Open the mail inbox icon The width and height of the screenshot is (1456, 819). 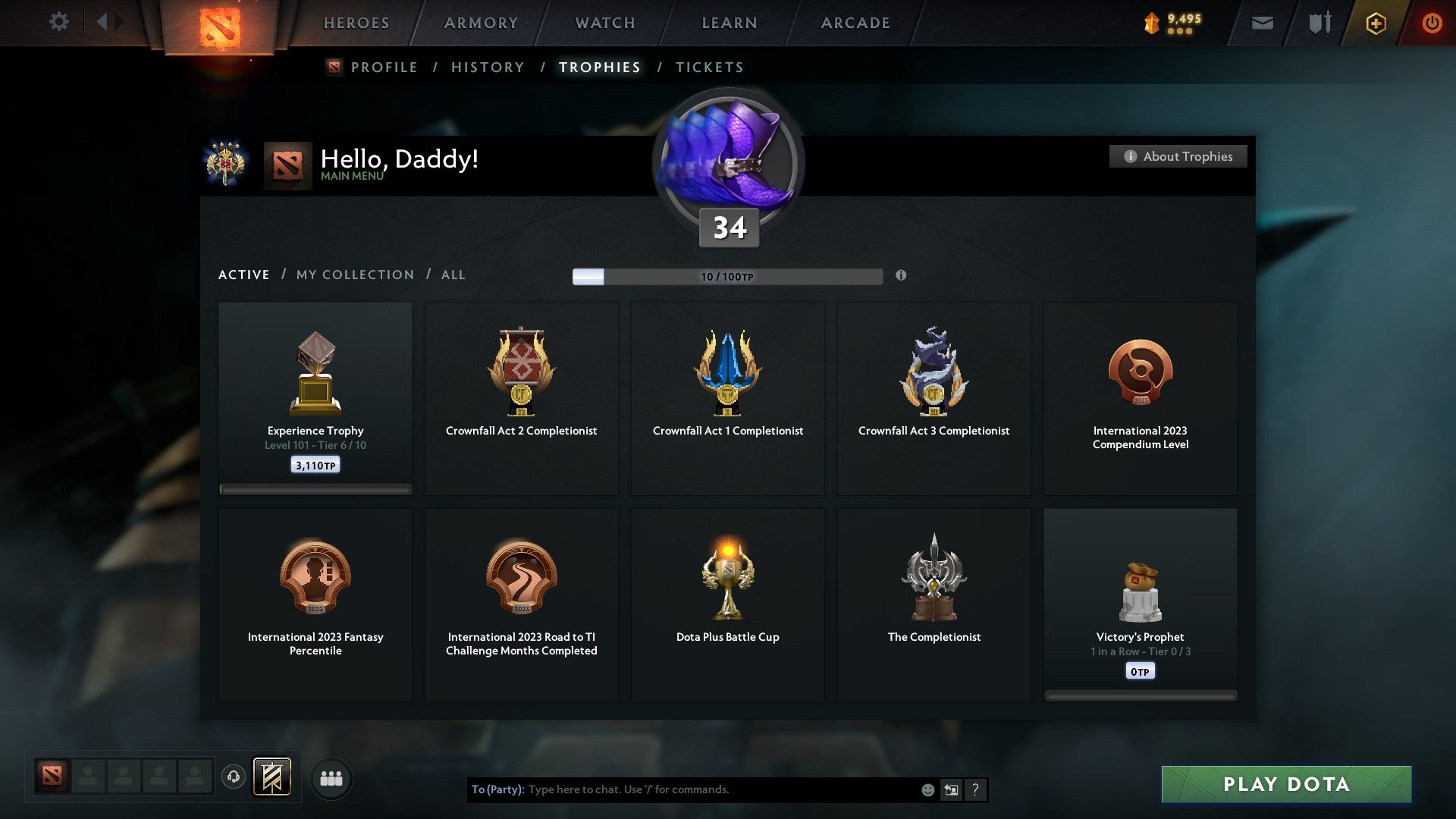1263,23
